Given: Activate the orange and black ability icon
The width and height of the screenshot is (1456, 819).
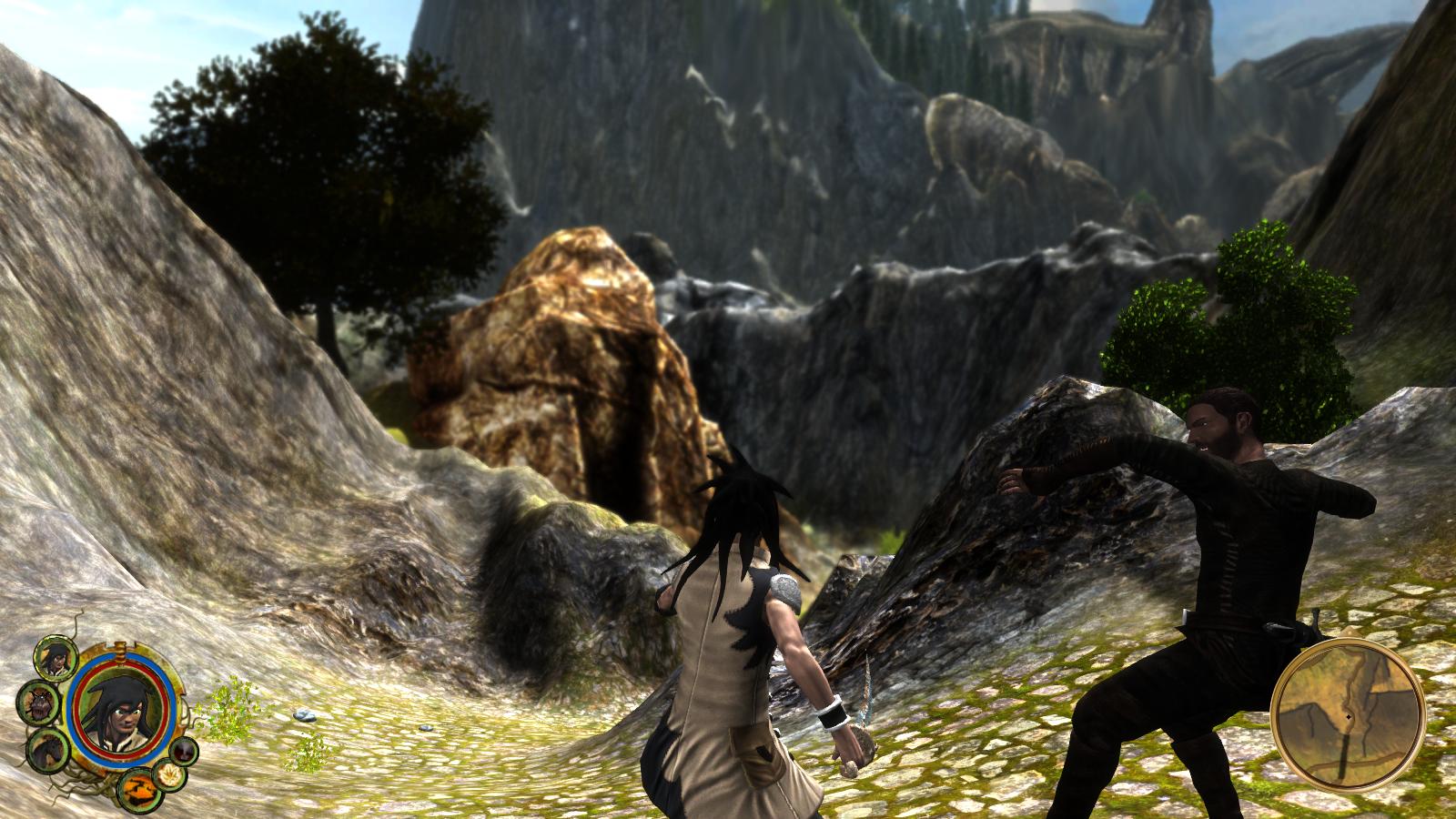Looking at the screenshot, I should (138, 786).
